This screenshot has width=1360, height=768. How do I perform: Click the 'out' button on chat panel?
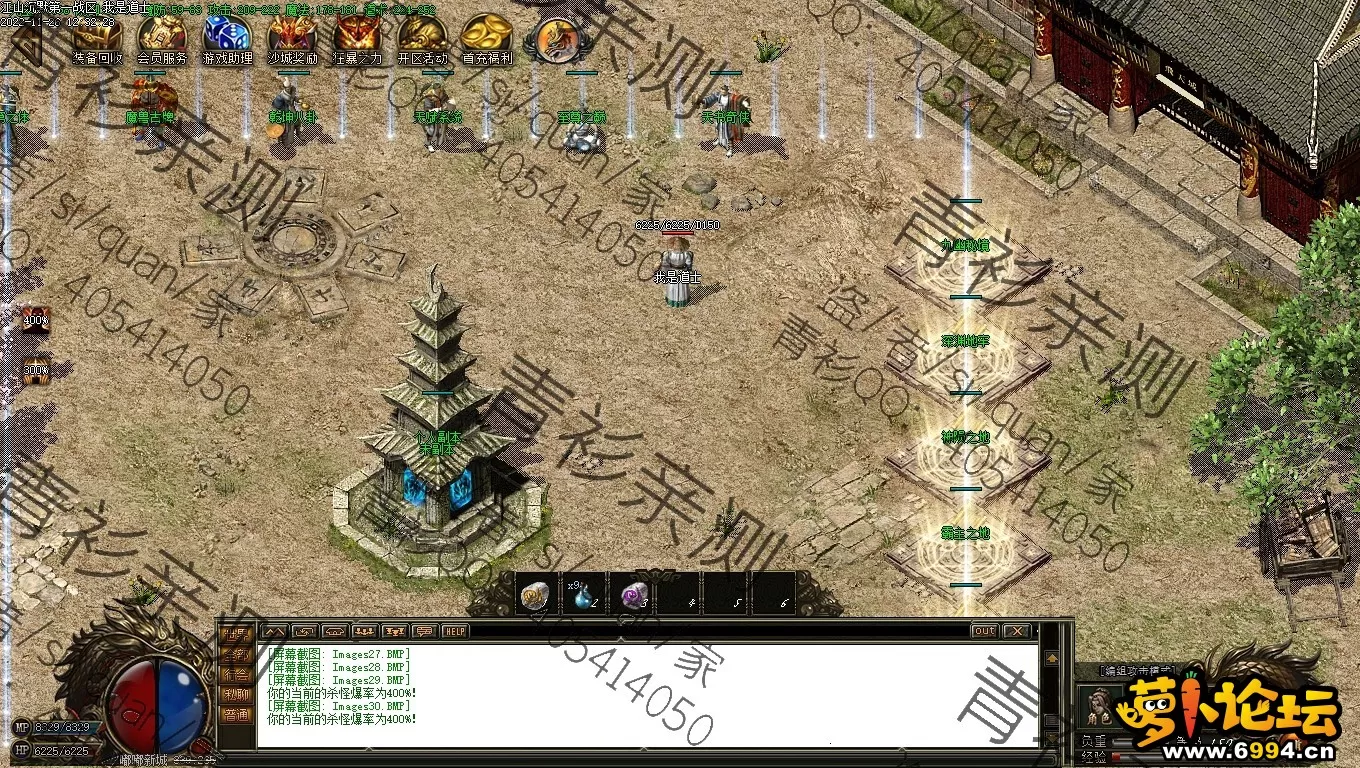tap(984, 631)
